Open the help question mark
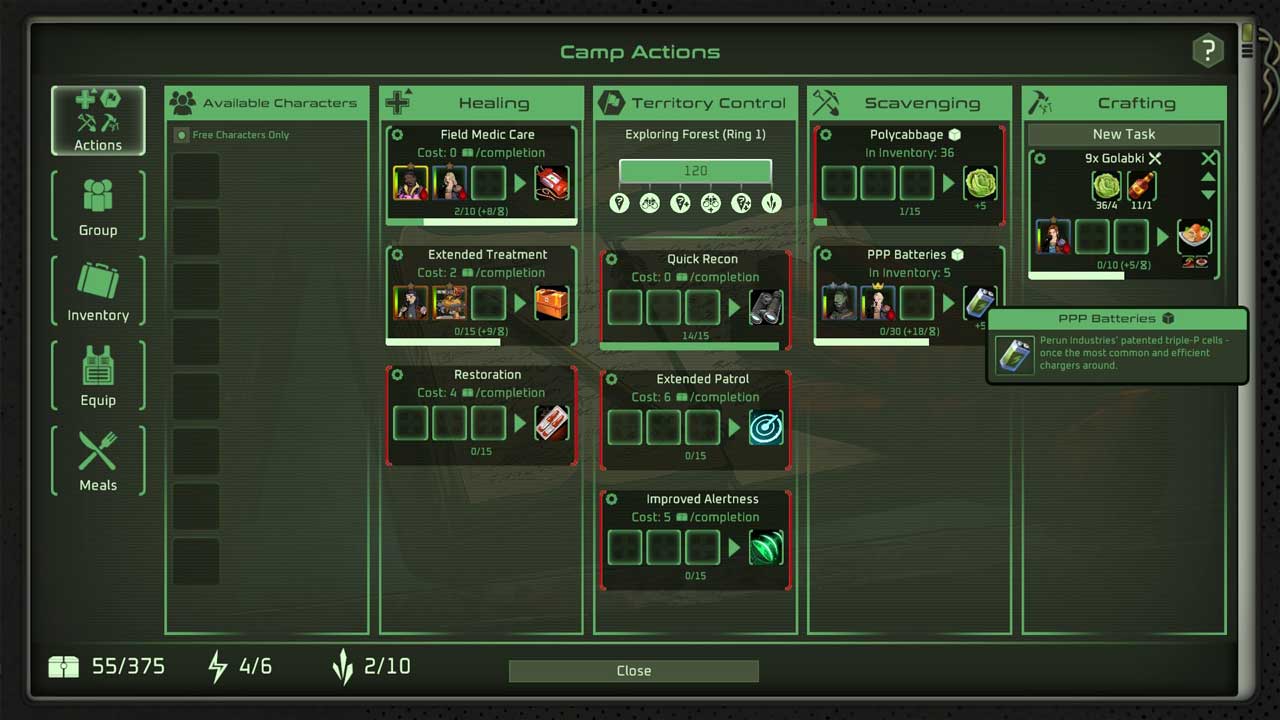Image resolution: width=1280 pixels, height=720 pixels. click(1208, 51)
